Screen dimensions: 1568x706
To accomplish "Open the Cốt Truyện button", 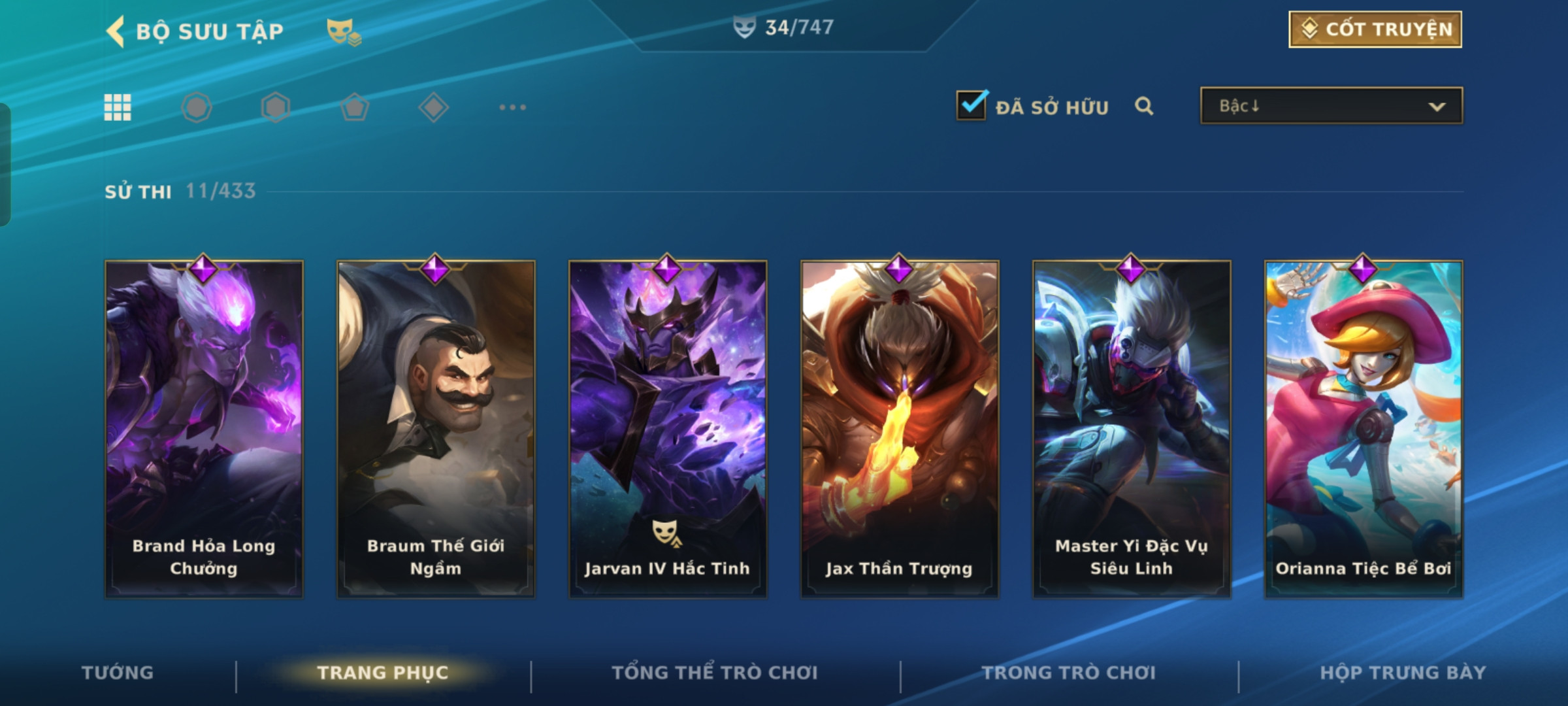I will pos(1375,29).
